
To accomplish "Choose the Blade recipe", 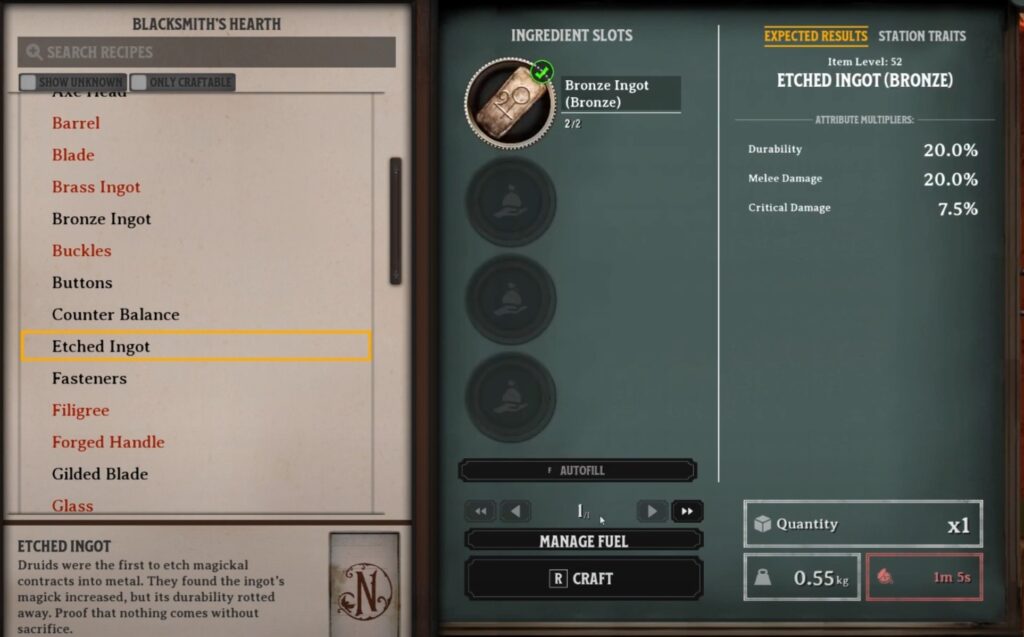I will [73, 155].
